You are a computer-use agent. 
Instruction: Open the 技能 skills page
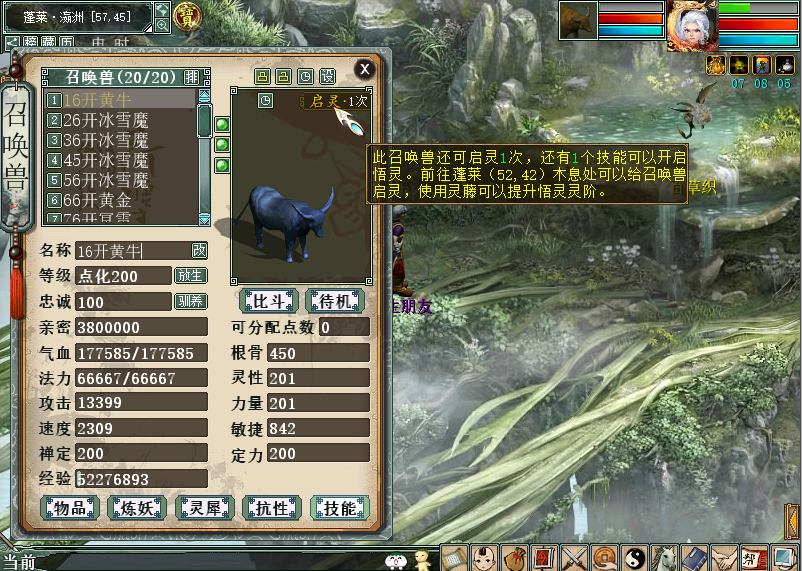click(339, 508)
